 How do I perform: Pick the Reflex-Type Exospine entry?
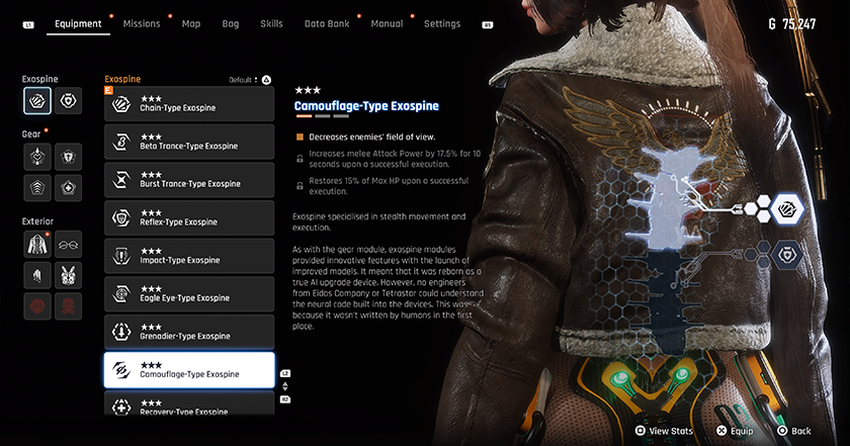[x=189, y=217]
